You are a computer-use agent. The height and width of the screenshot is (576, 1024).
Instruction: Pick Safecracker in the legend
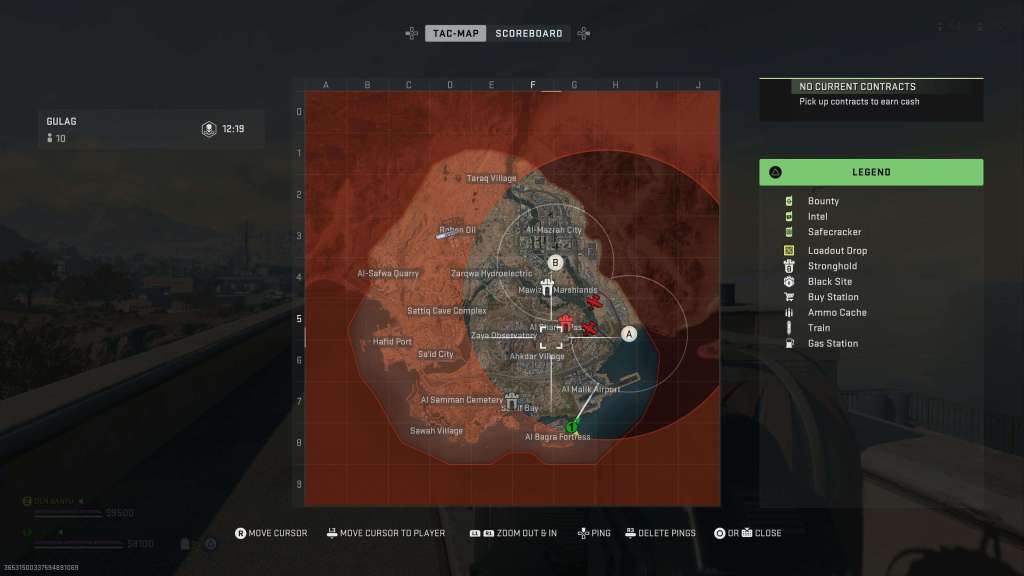click(834, 232)
